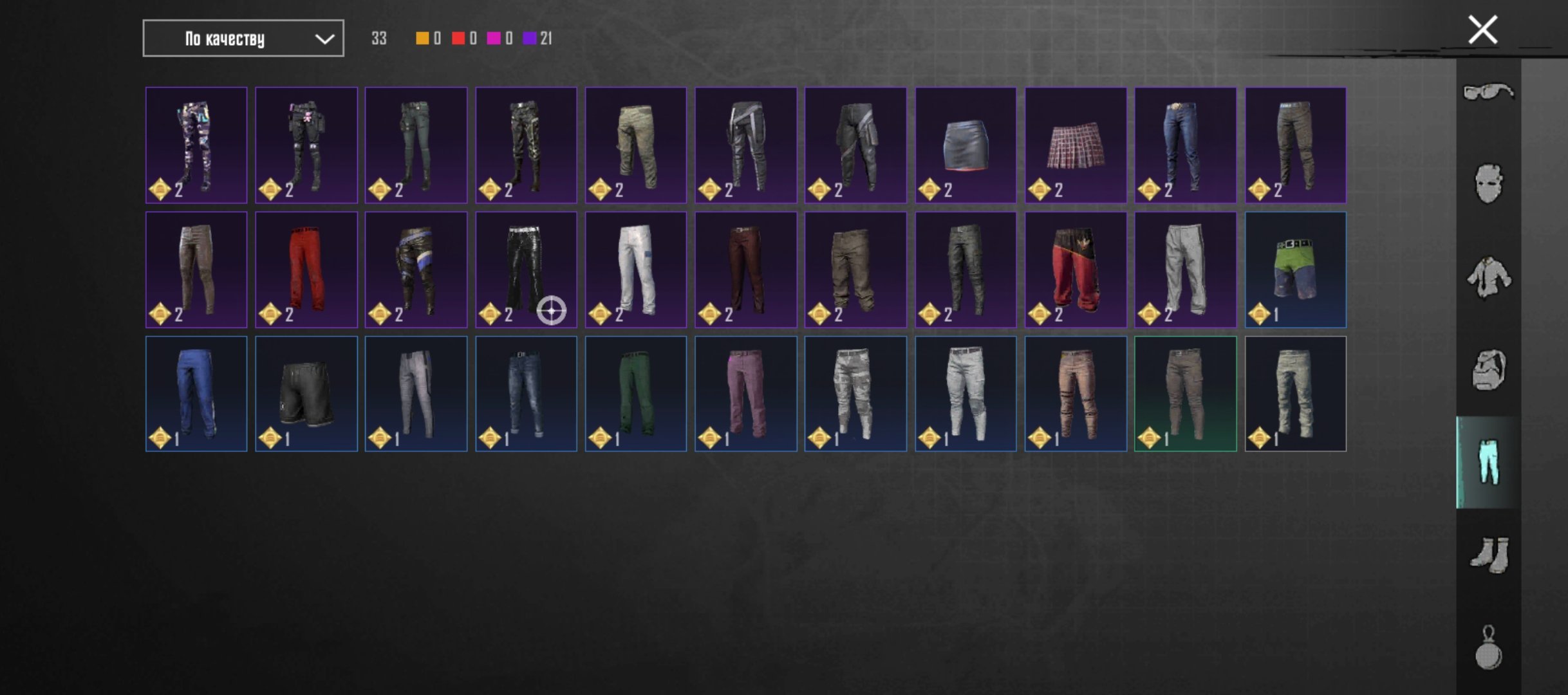Switch to the glasses category tab
This screenshot has width=1568, height=695.
tap(1488, 92)
